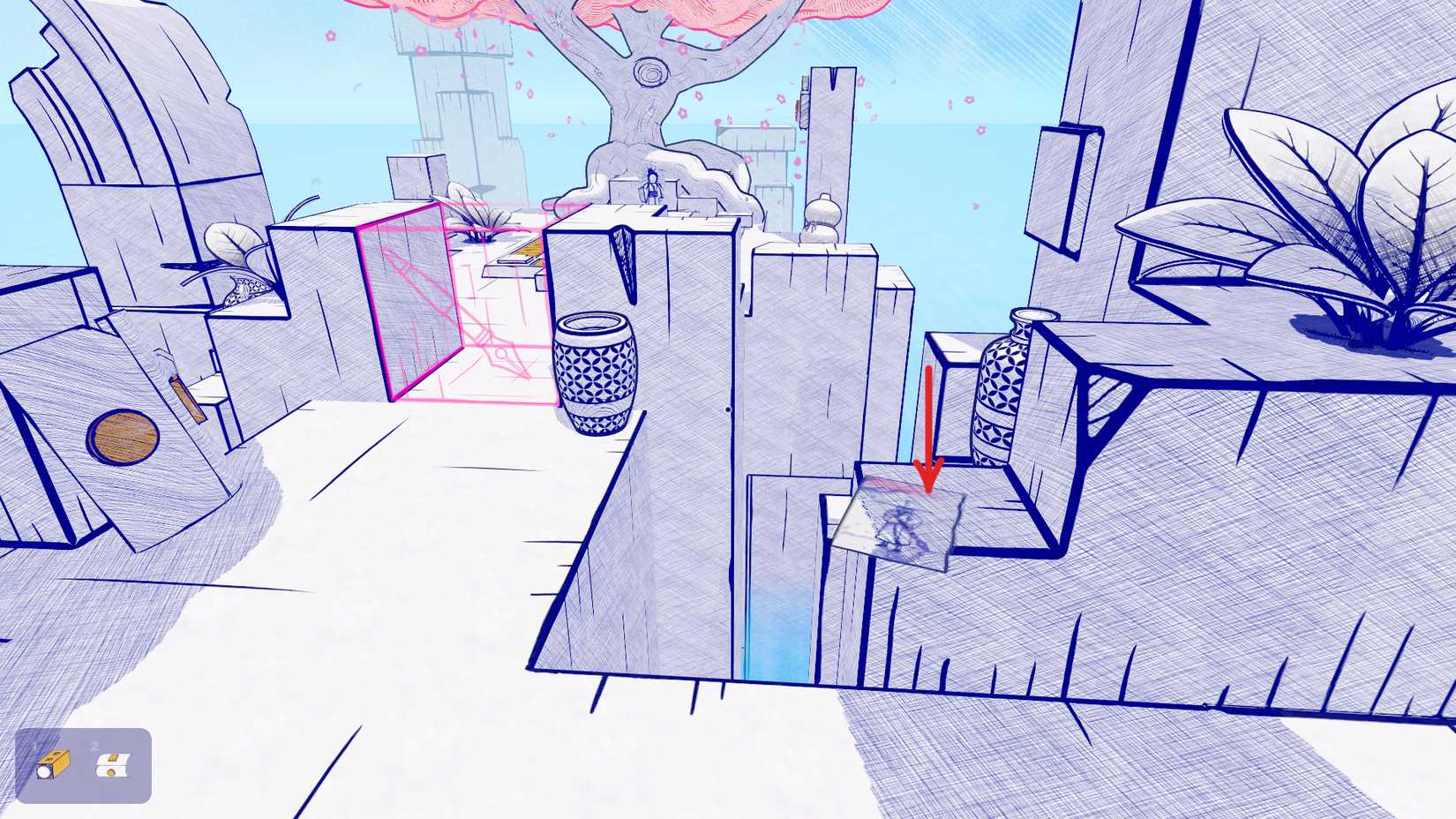Expand the inventory panel at bottom left
Image resolution: width=1456 pixels, height=819 pixels.
tap(84, 764)
